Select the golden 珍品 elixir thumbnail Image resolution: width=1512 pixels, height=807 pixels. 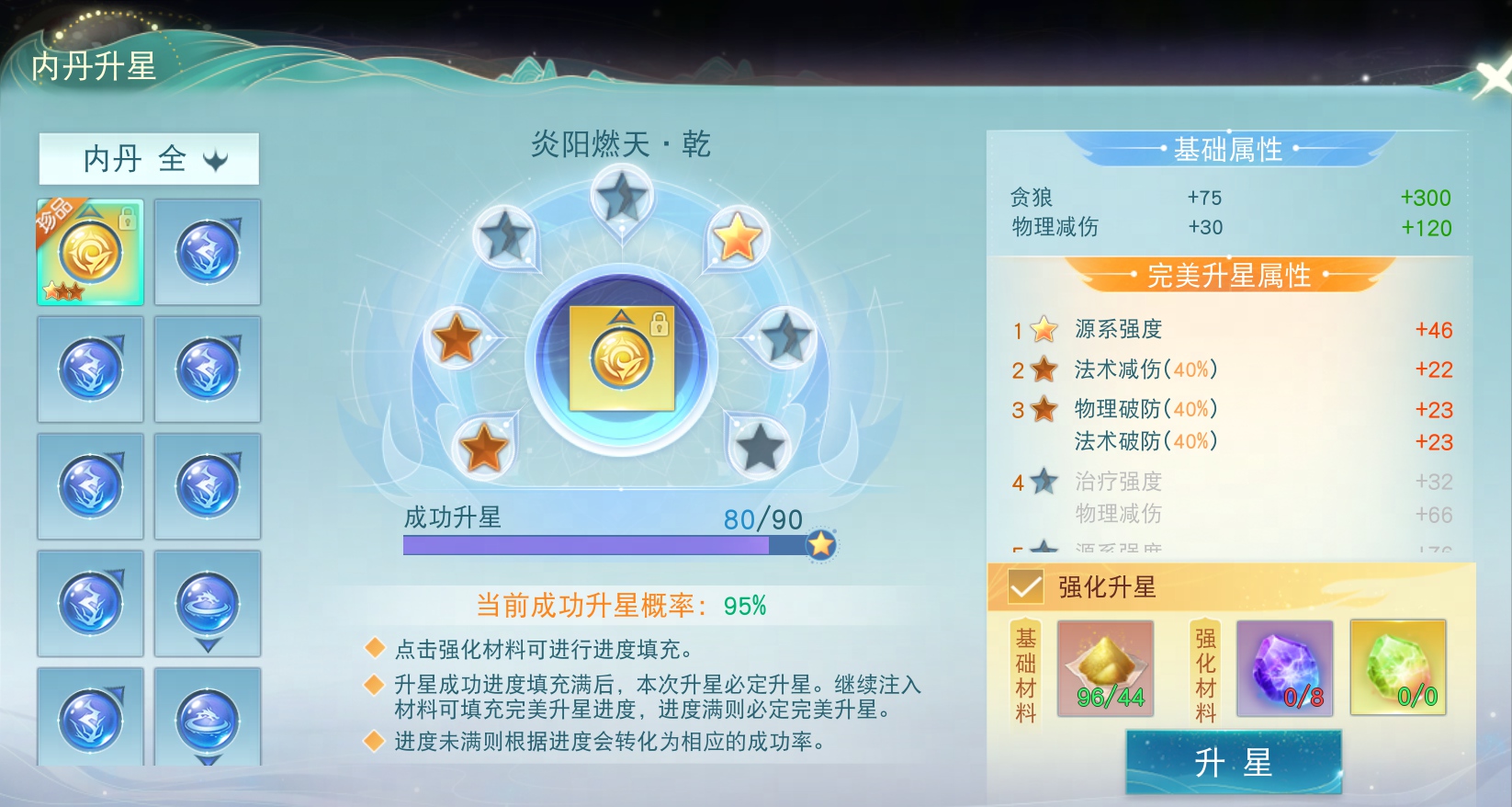(x=89, y=252)
